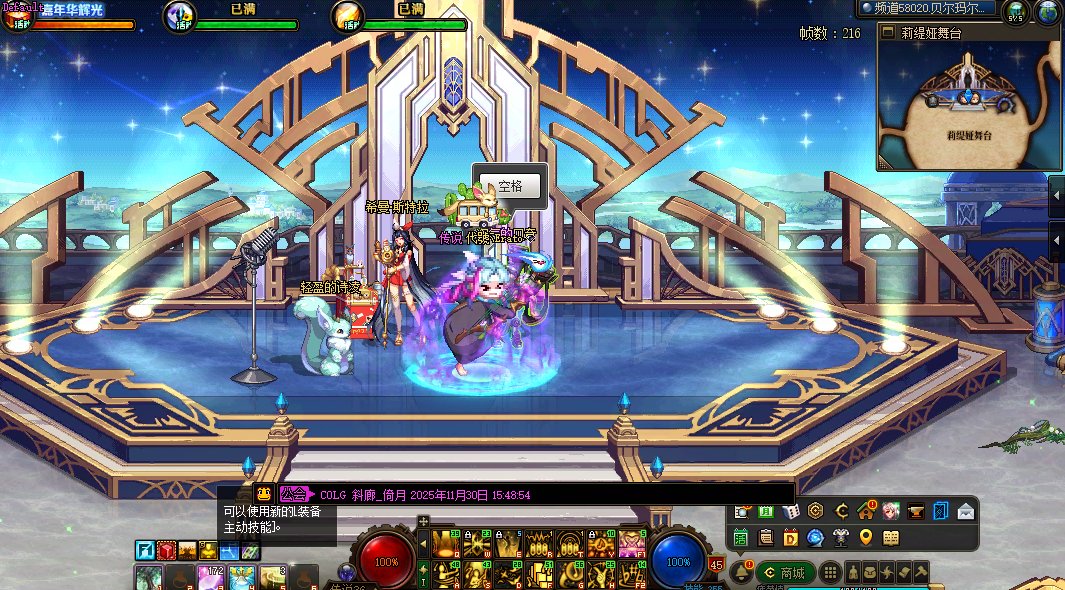The height and width of the screenshot is (590, 1065).
Task: Click the globe icon near minimap
Action: (1047, 13)
